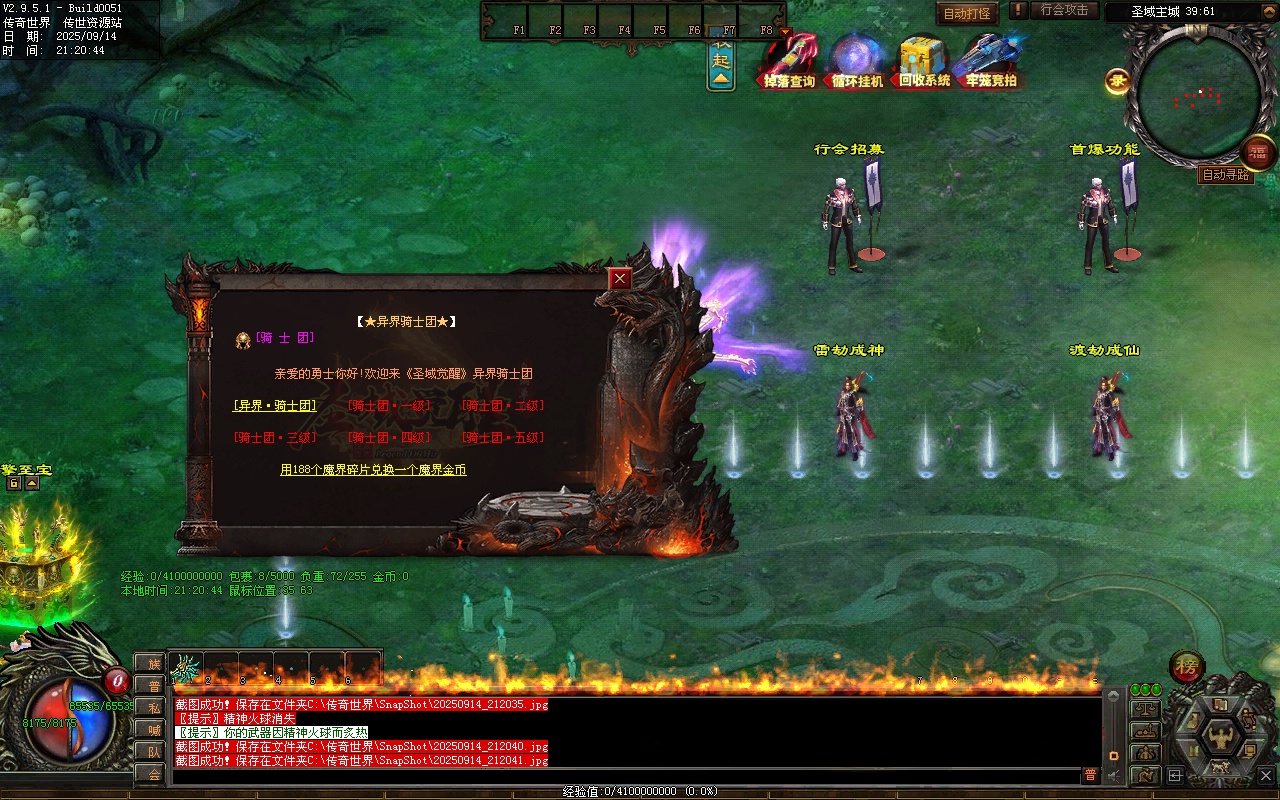Open the 掉落查询 drop lookup icon
The height and width of the screenshot is (800, 1280).
(790, 60)
